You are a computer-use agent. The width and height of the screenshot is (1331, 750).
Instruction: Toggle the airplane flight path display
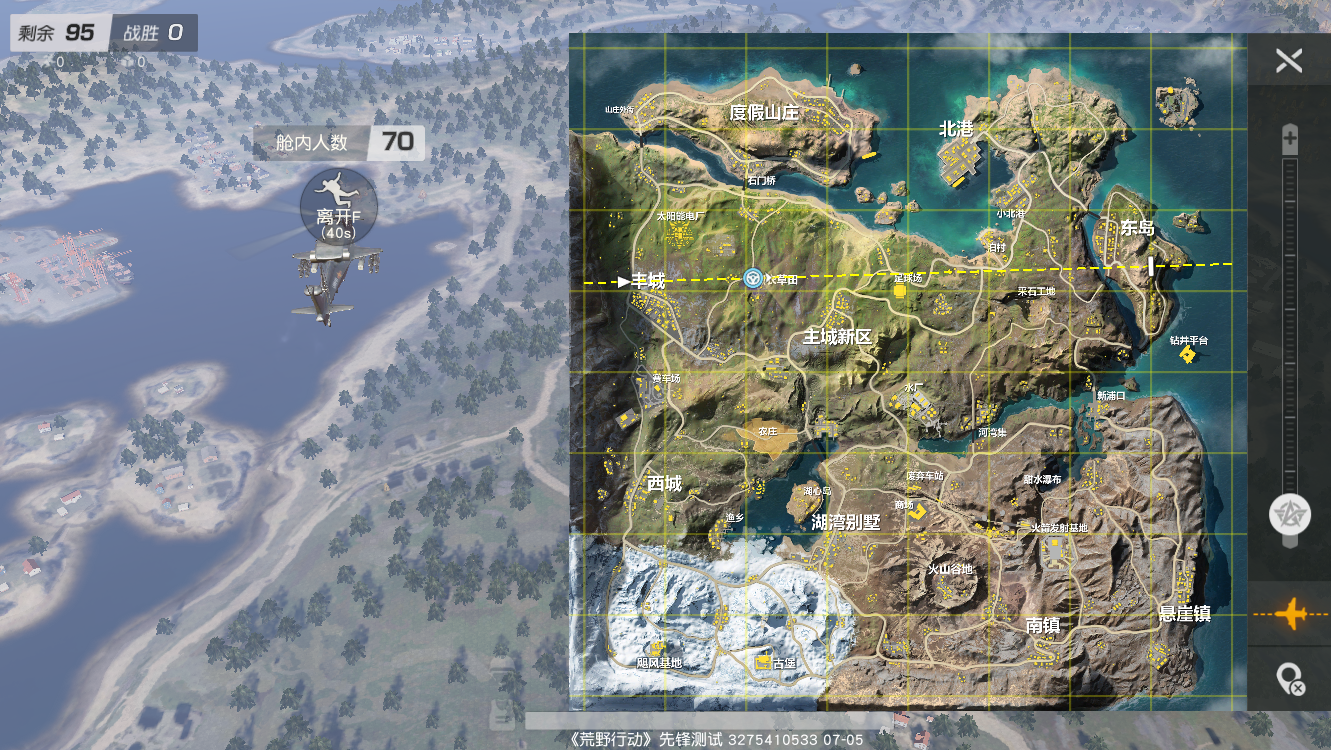click(x=1290, y=613)
